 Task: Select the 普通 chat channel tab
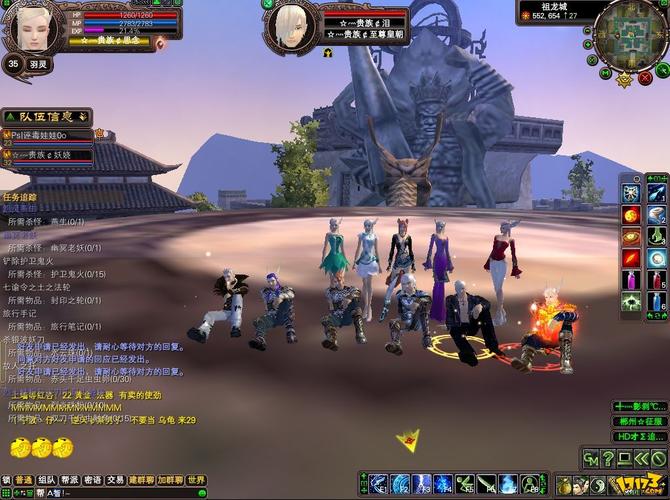click(24, 480)
